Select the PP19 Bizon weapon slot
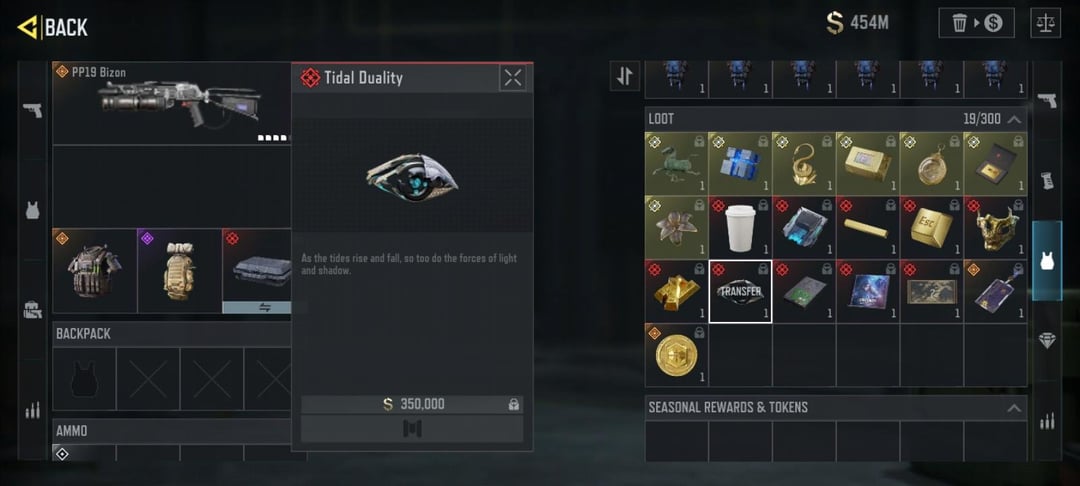1080x486 pixels. point(172,103)
